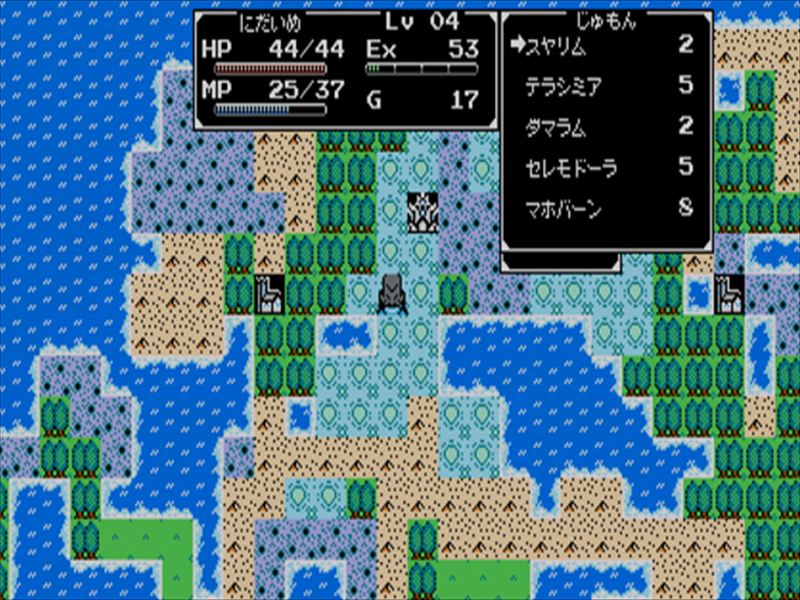
Task: Choose the テラシミア spell
Action: (x=565, y=87)
